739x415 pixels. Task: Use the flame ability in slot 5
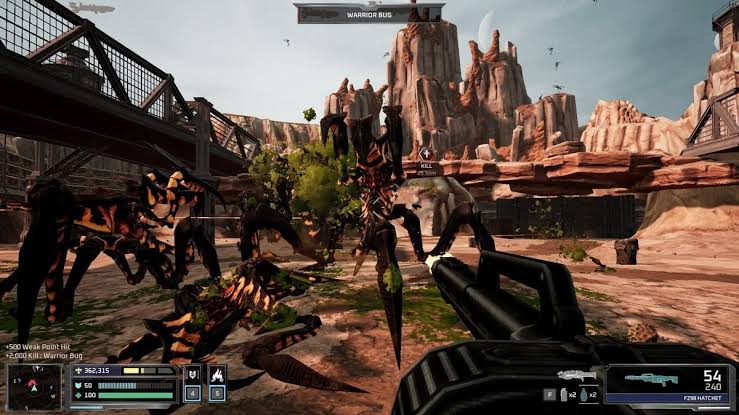point(218,376)
